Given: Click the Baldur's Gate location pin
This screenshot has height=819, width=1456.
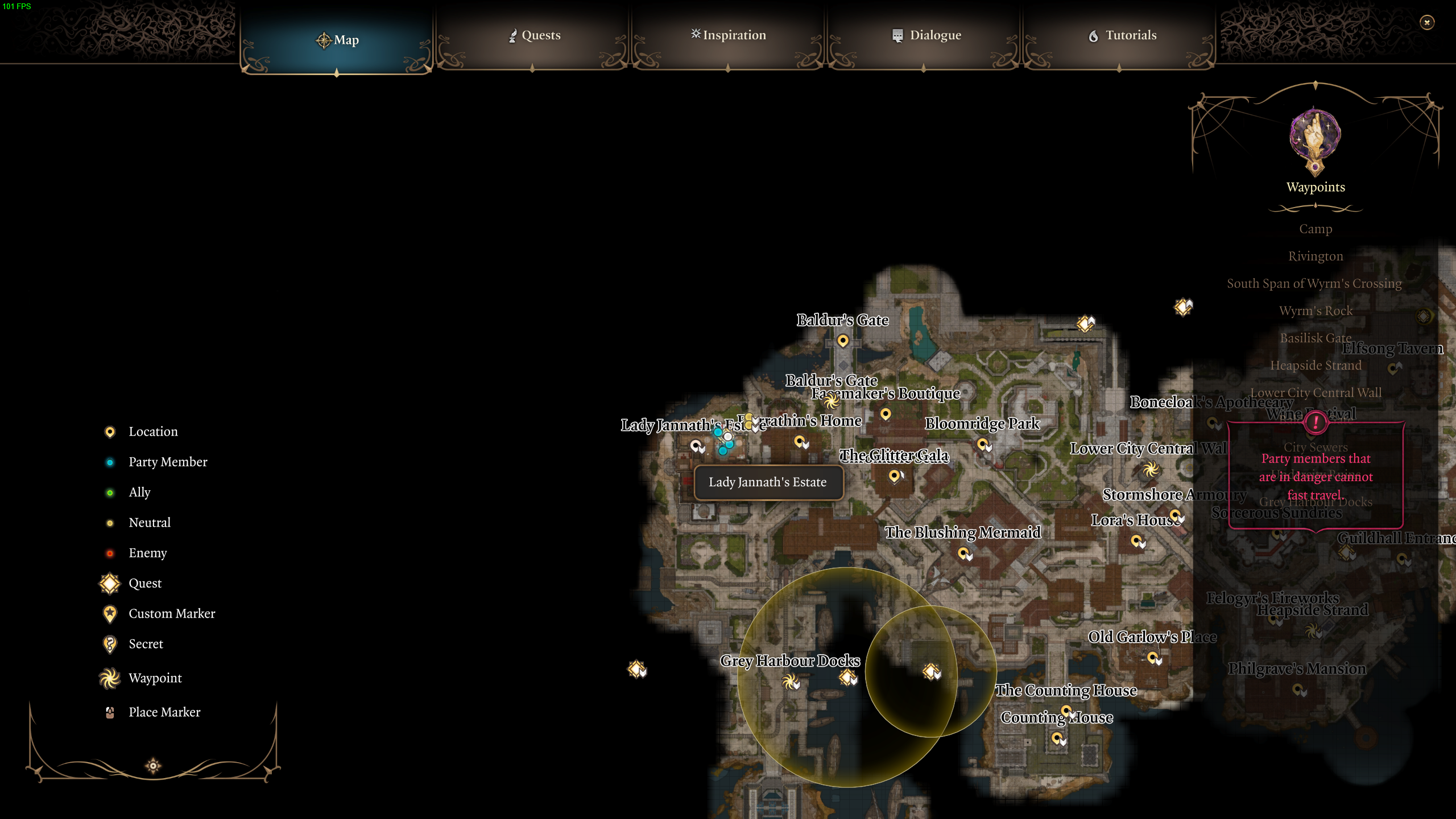Looking at the screenshot, I should coord(842,340).
